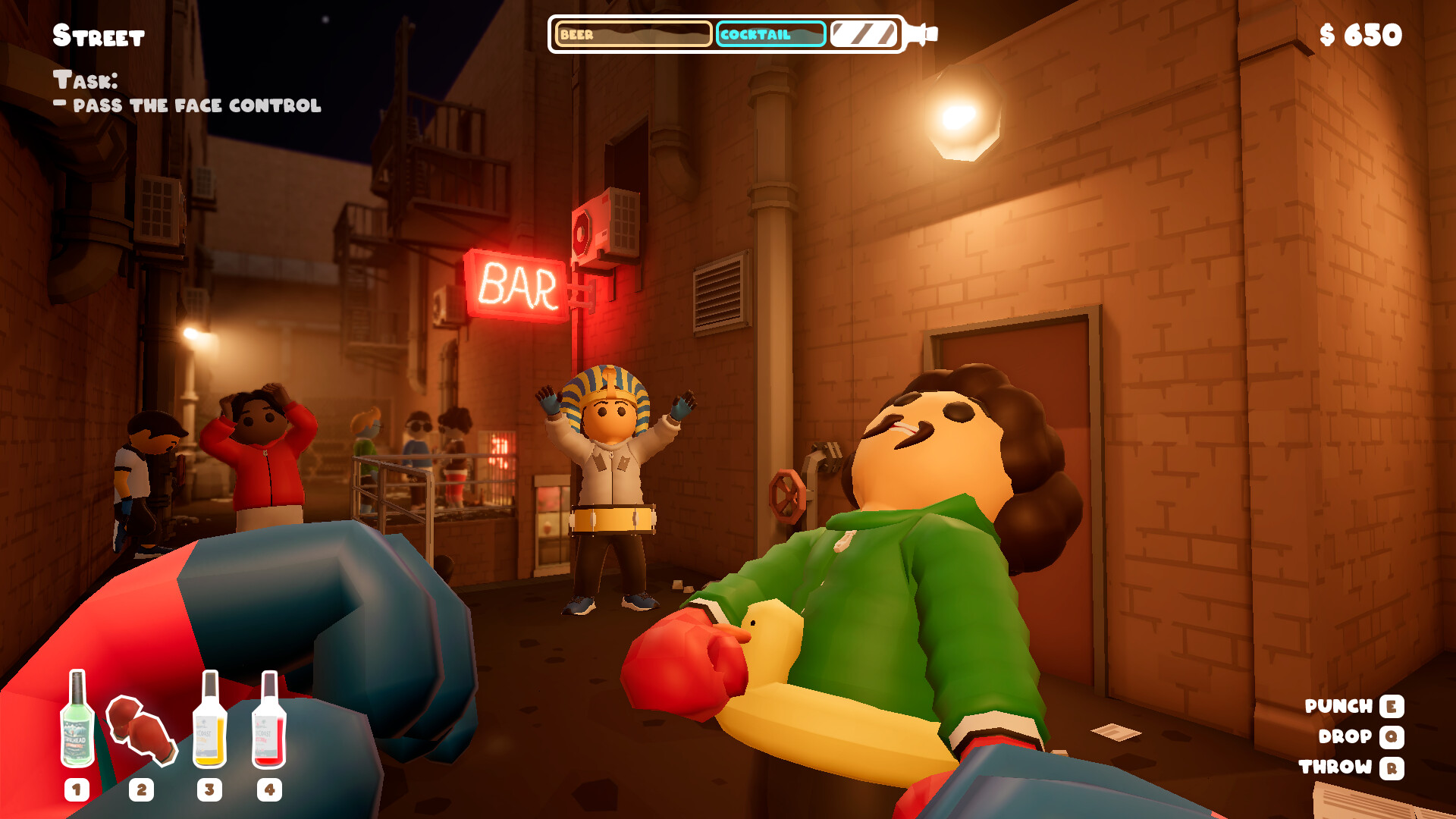
Task: Select the Cocktail label on the drink bar
Action: coord(758,33)
